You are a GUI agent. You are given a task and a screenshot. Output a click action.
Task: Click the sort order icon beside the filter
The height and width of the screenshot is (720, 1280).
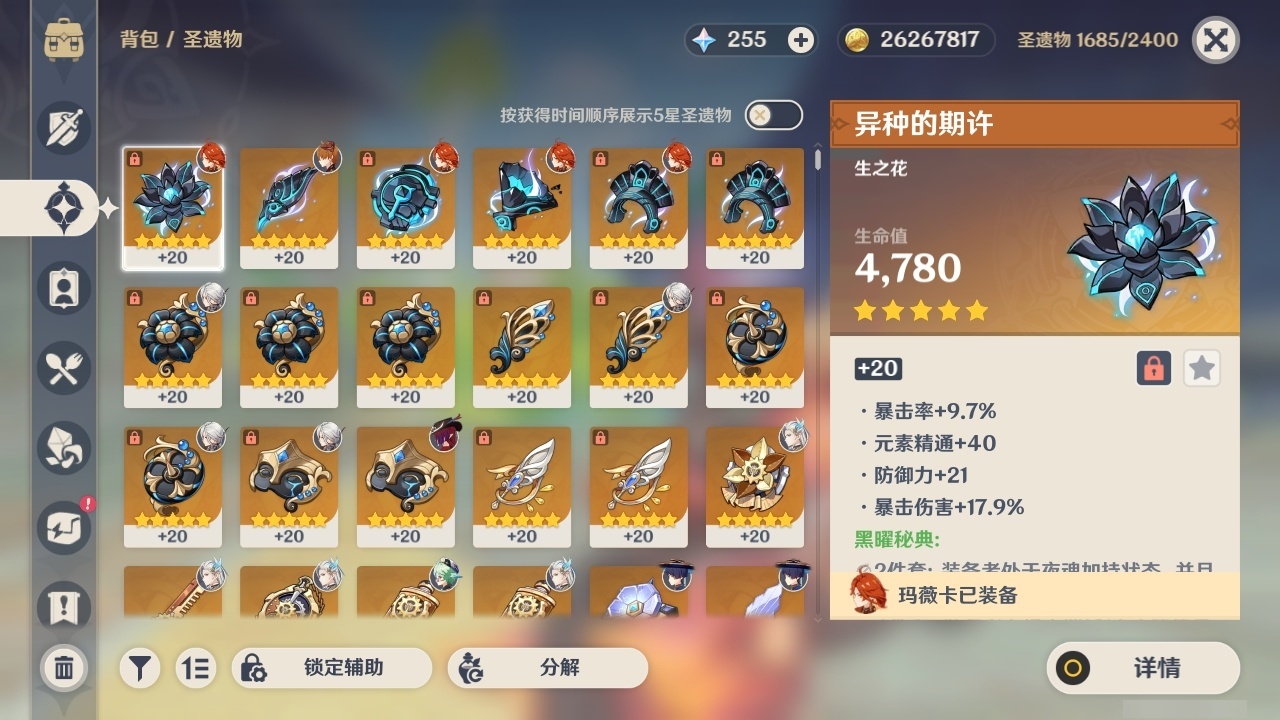(x=196, y=668)
